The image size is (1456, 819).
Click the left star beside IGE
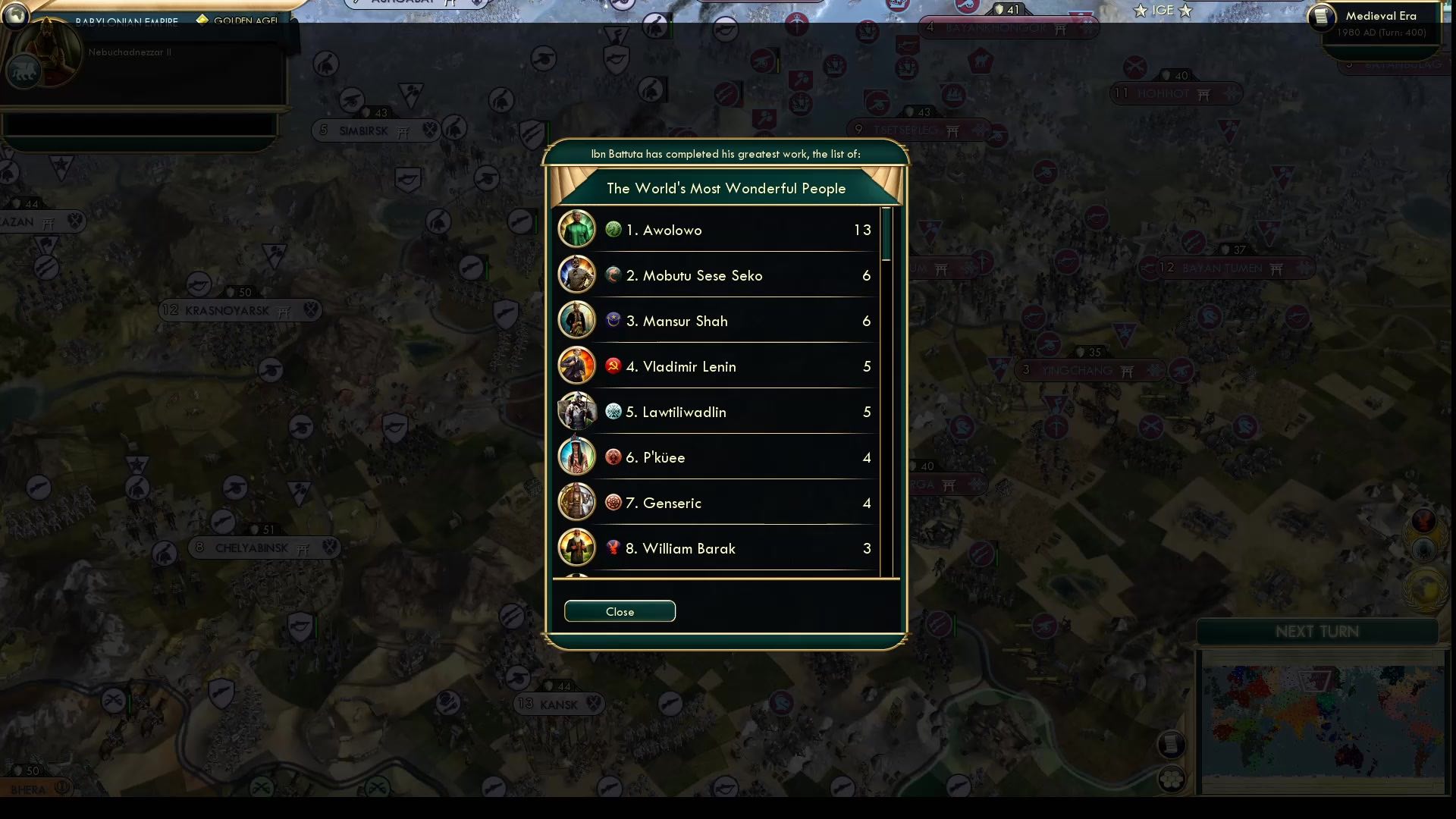coord(1140,10)
